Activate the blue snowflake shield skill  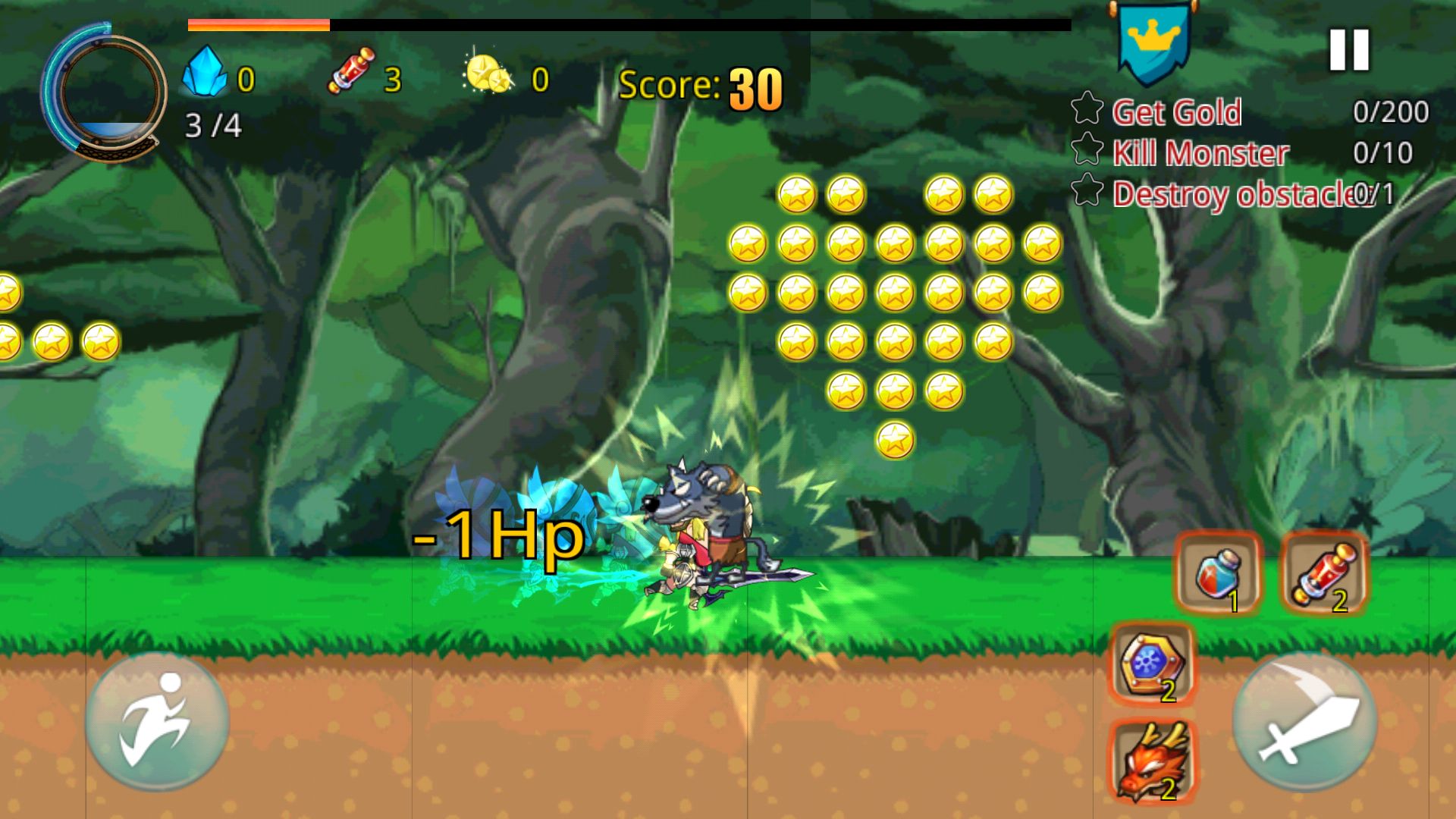(1152, 664)
